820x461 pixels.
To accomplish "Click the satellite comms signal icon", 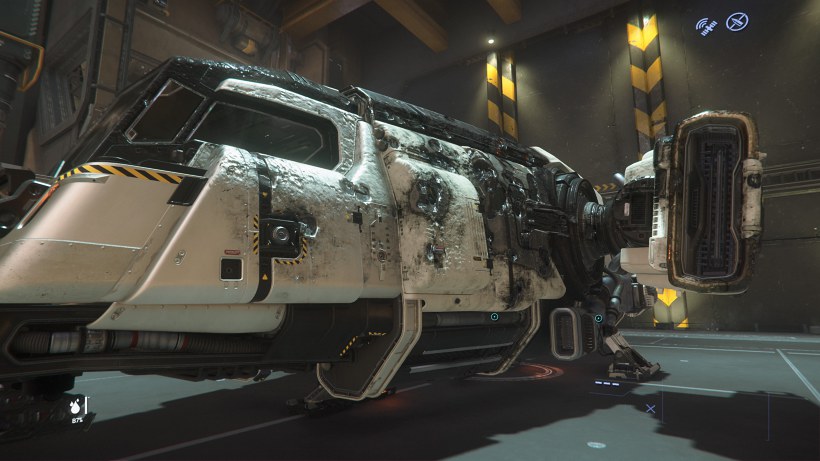I will 707,23.
